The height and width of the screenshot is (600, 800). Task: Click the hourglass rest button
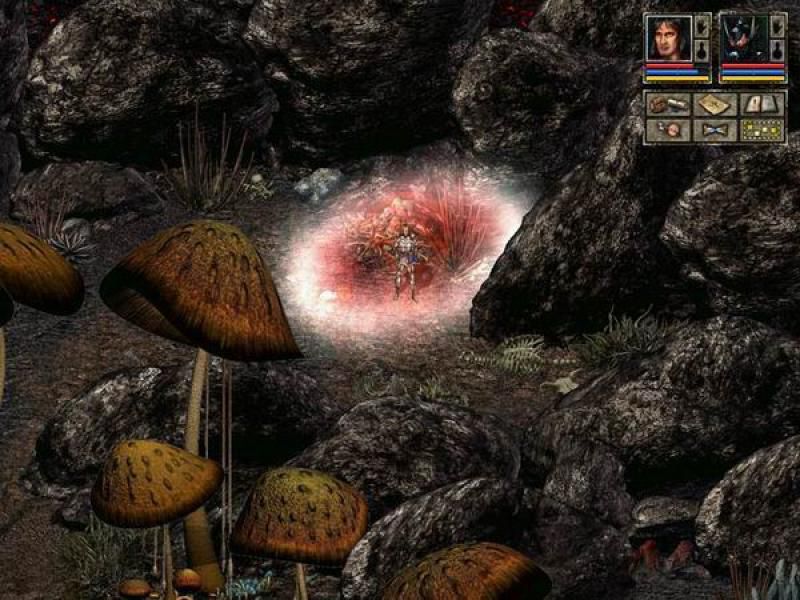point(714,130)
